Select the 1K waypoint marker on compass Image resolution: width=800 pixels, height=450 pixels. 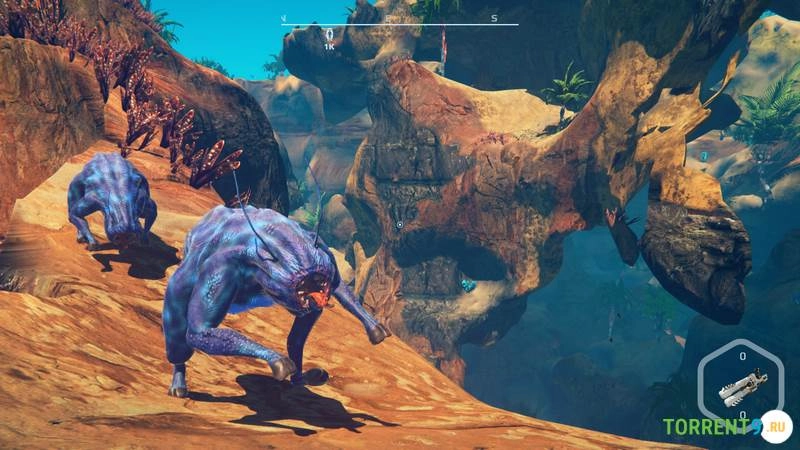point(330,39)
